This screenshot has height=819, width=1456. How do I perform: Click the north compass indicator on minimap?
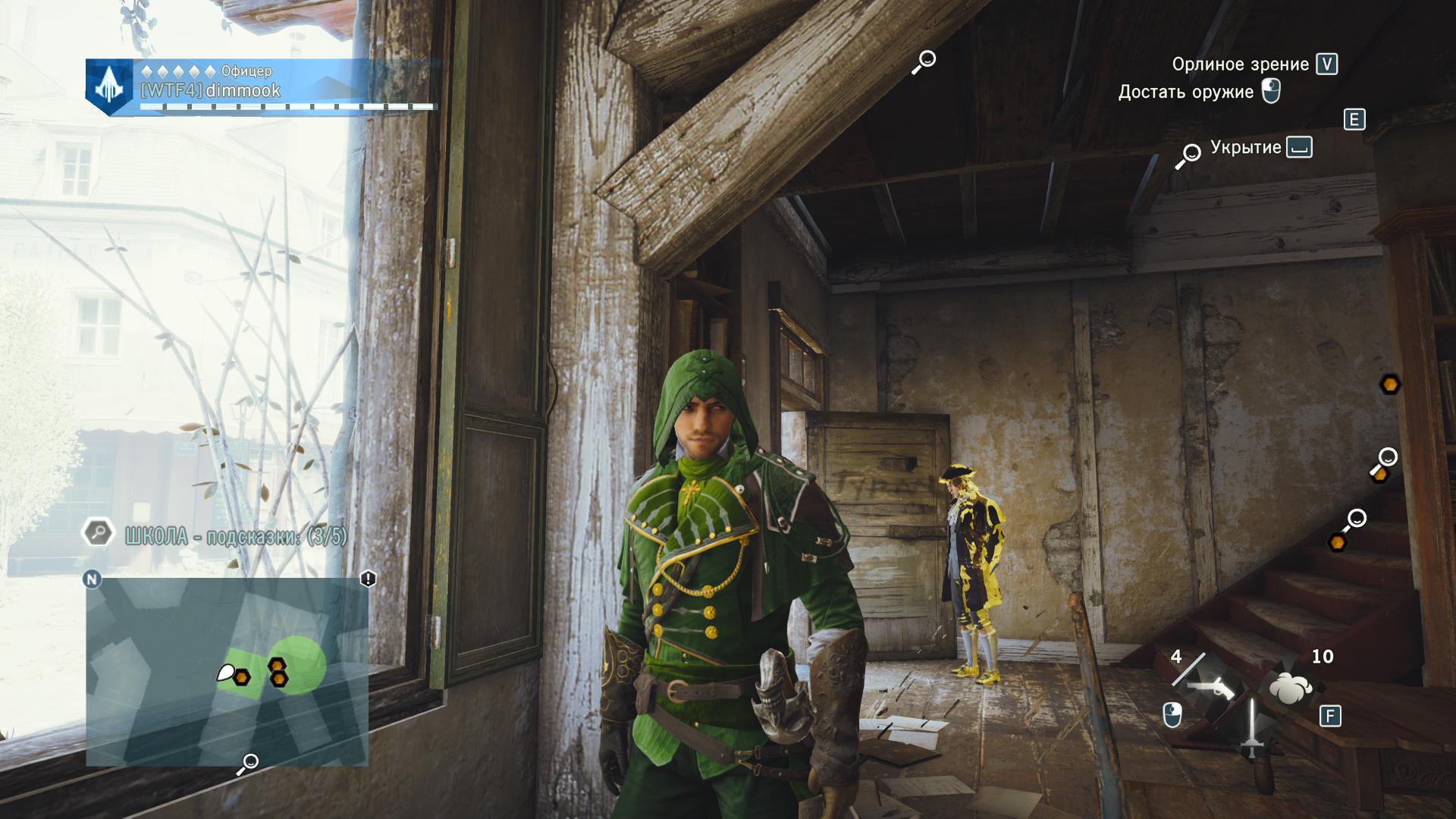(x=92, y=579)
